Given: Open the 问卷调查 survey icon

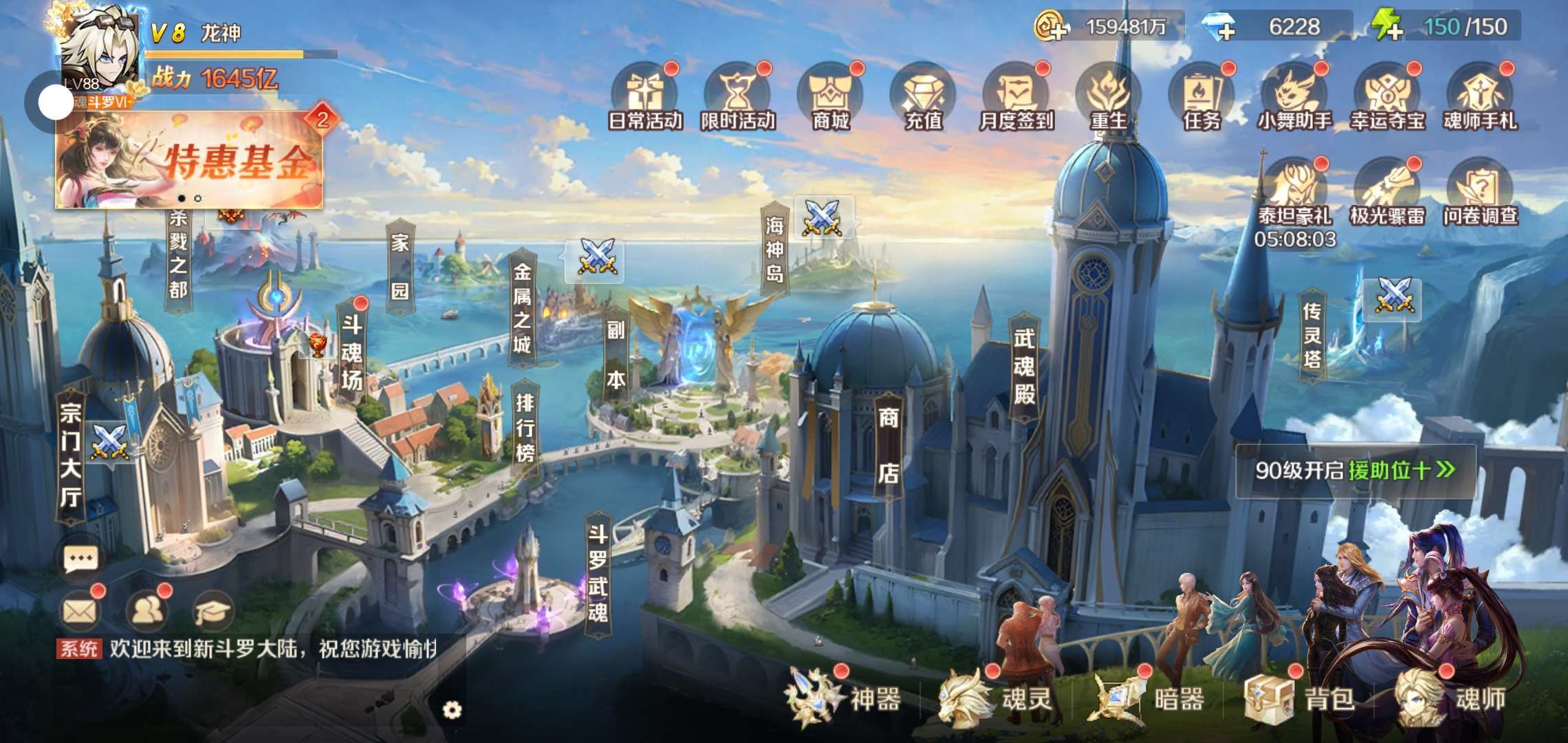Looking at the screenshot, I should tap(1479, 193).
